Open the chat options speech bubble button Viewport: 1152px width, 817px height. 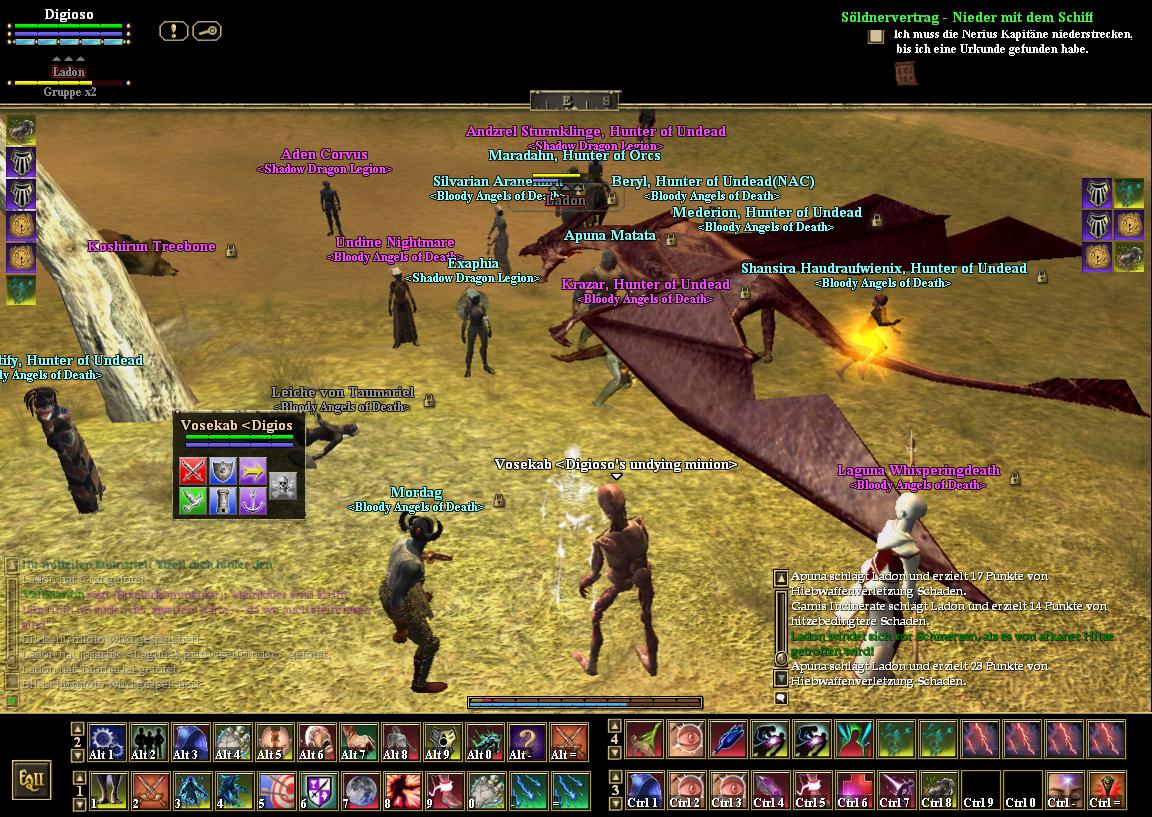[x=781, y=699]
